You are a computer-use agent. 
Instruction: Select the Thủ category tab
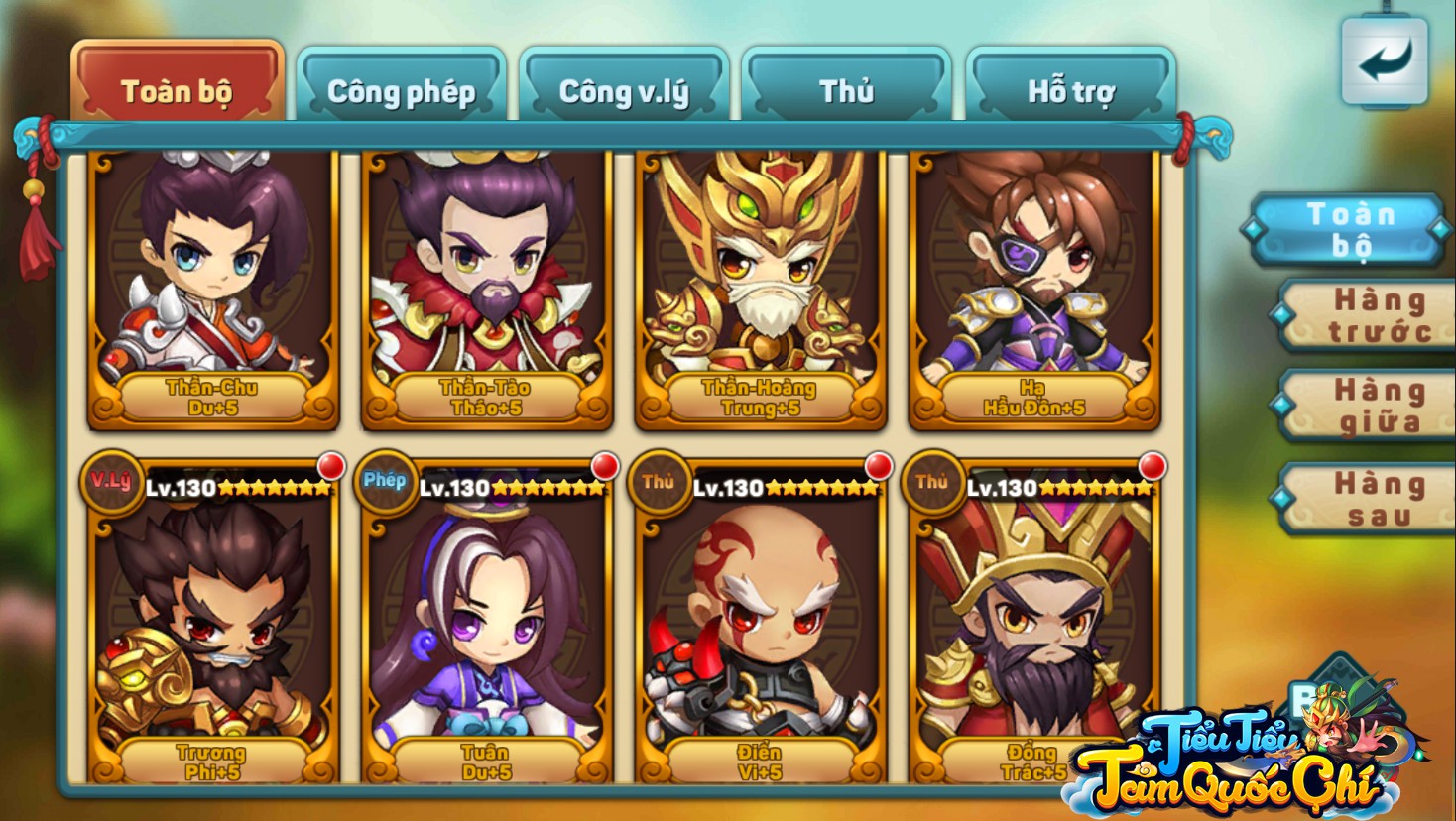(846, 91)
